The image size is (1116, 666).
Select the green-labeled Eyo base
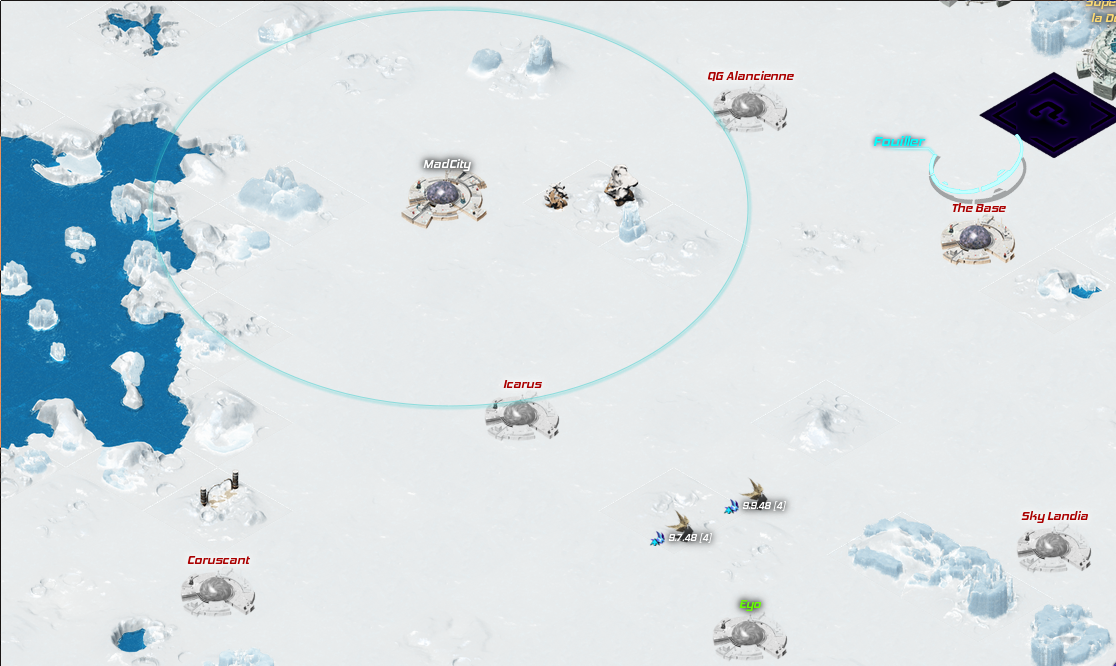point(749,633)
